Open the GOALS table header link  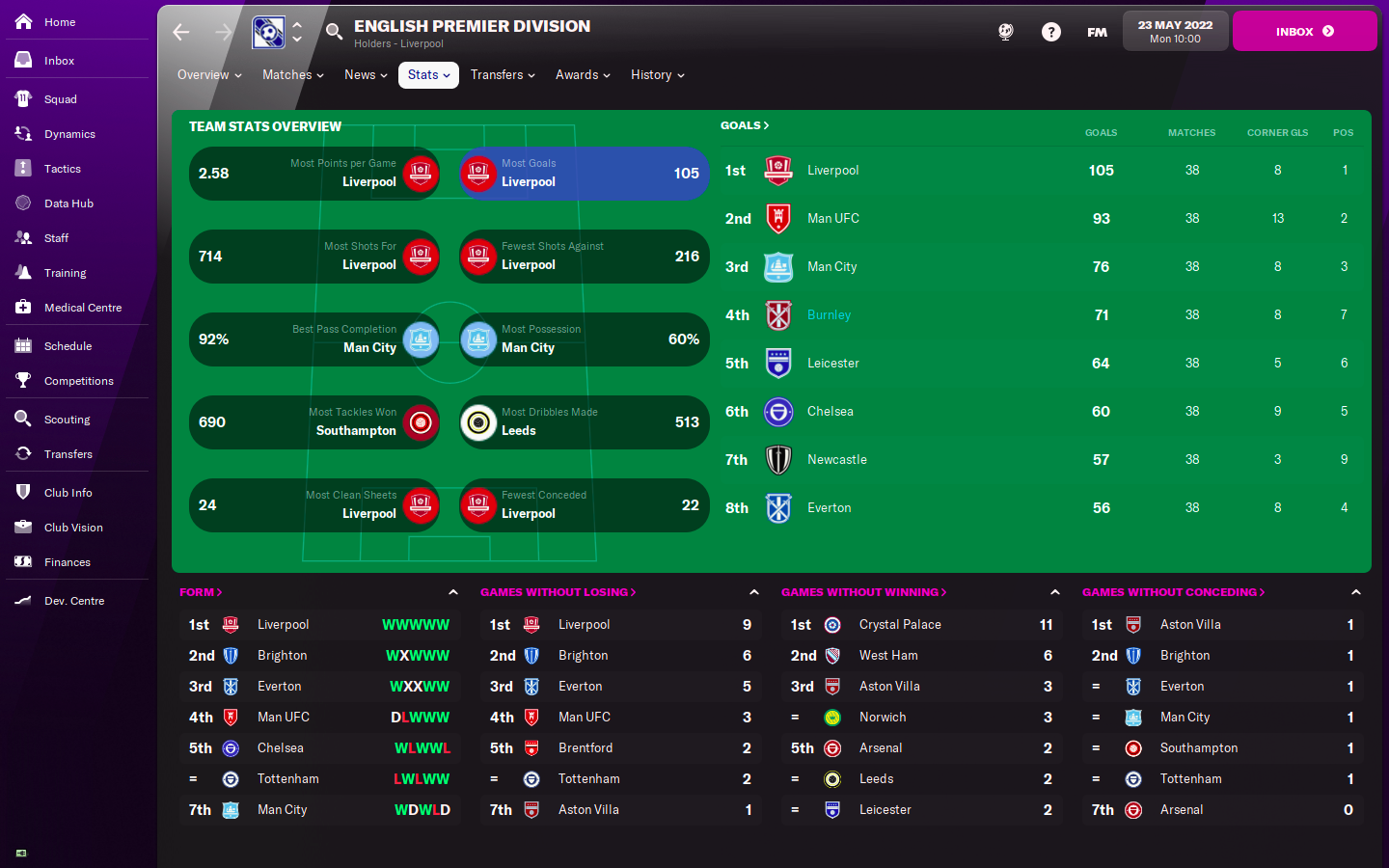745,125
